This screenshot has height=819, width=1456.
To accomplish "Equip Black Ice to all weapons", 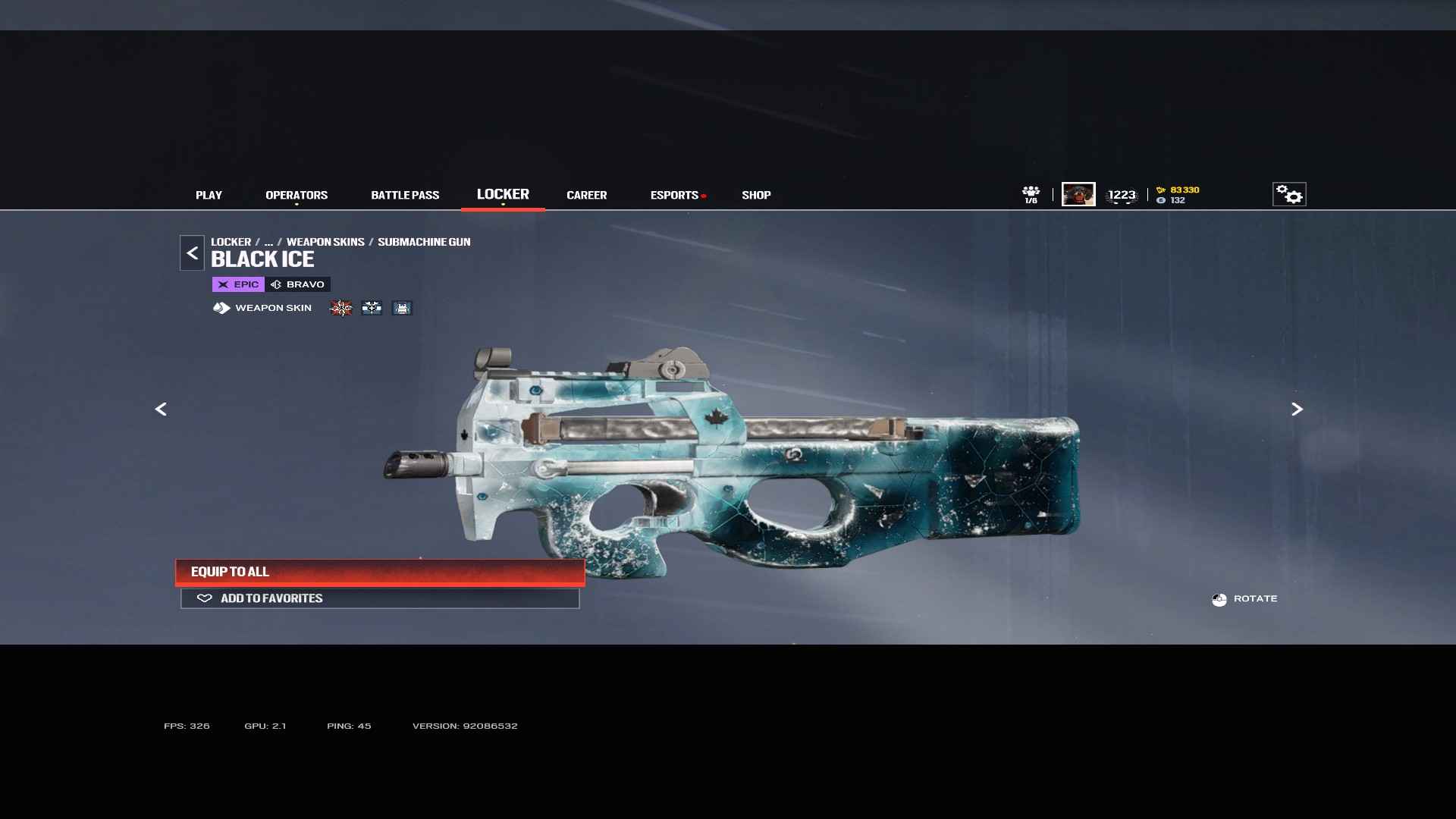I will click(380, 572).
